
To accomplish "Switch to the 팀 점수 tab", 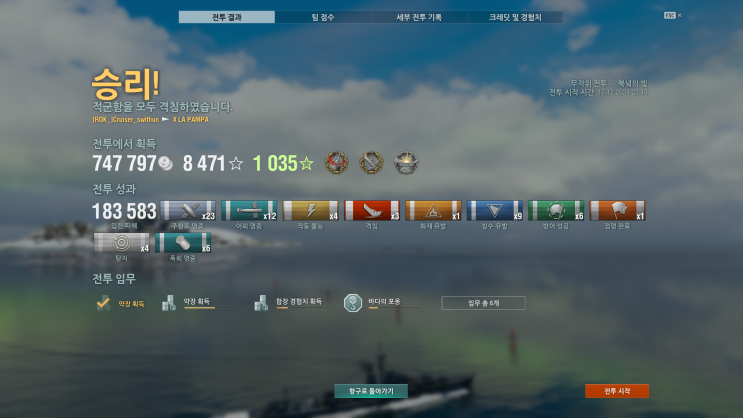I will tap(323, 17).
